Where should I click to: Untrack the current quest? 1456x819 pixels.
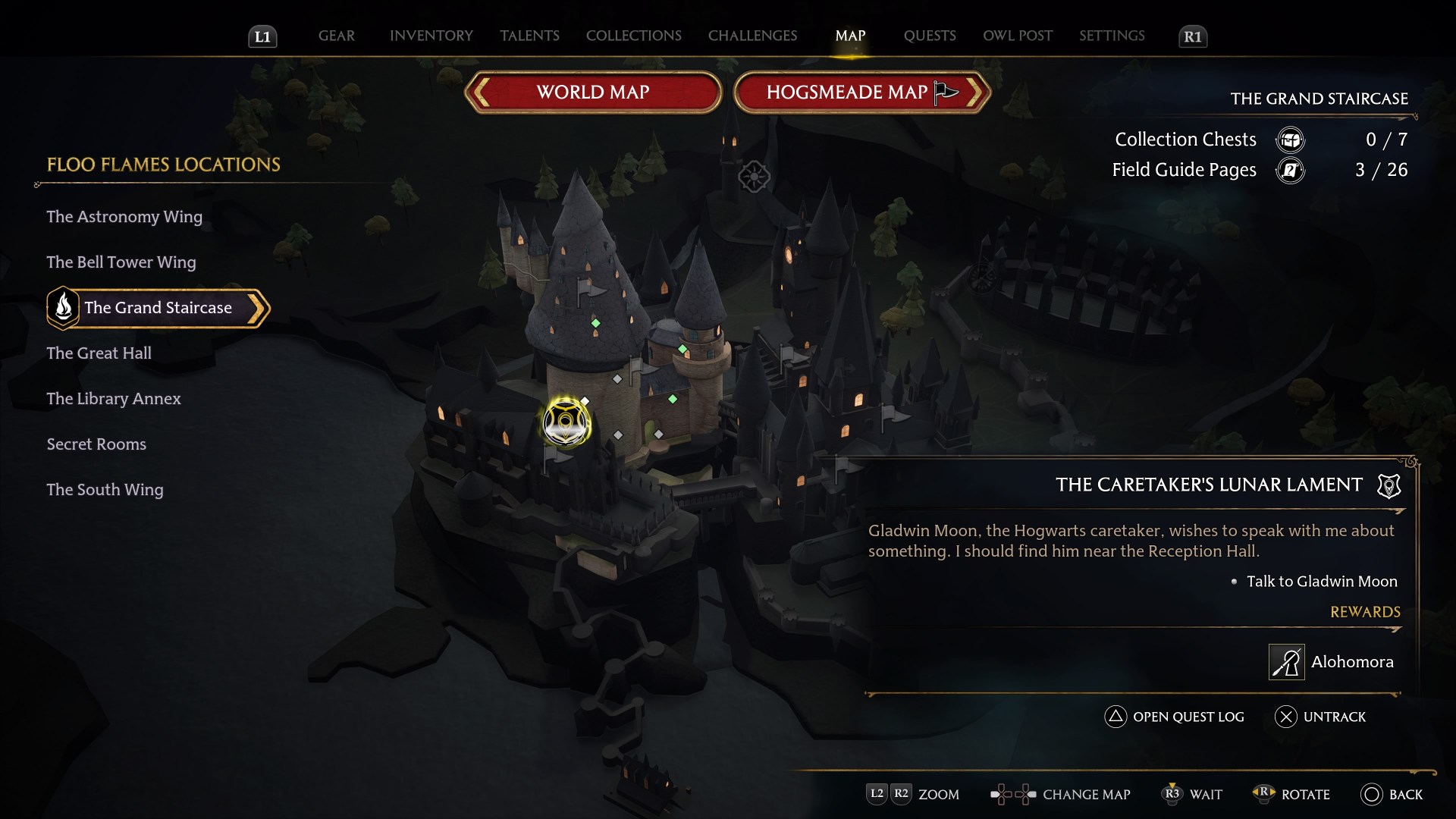pos(1319,717)
